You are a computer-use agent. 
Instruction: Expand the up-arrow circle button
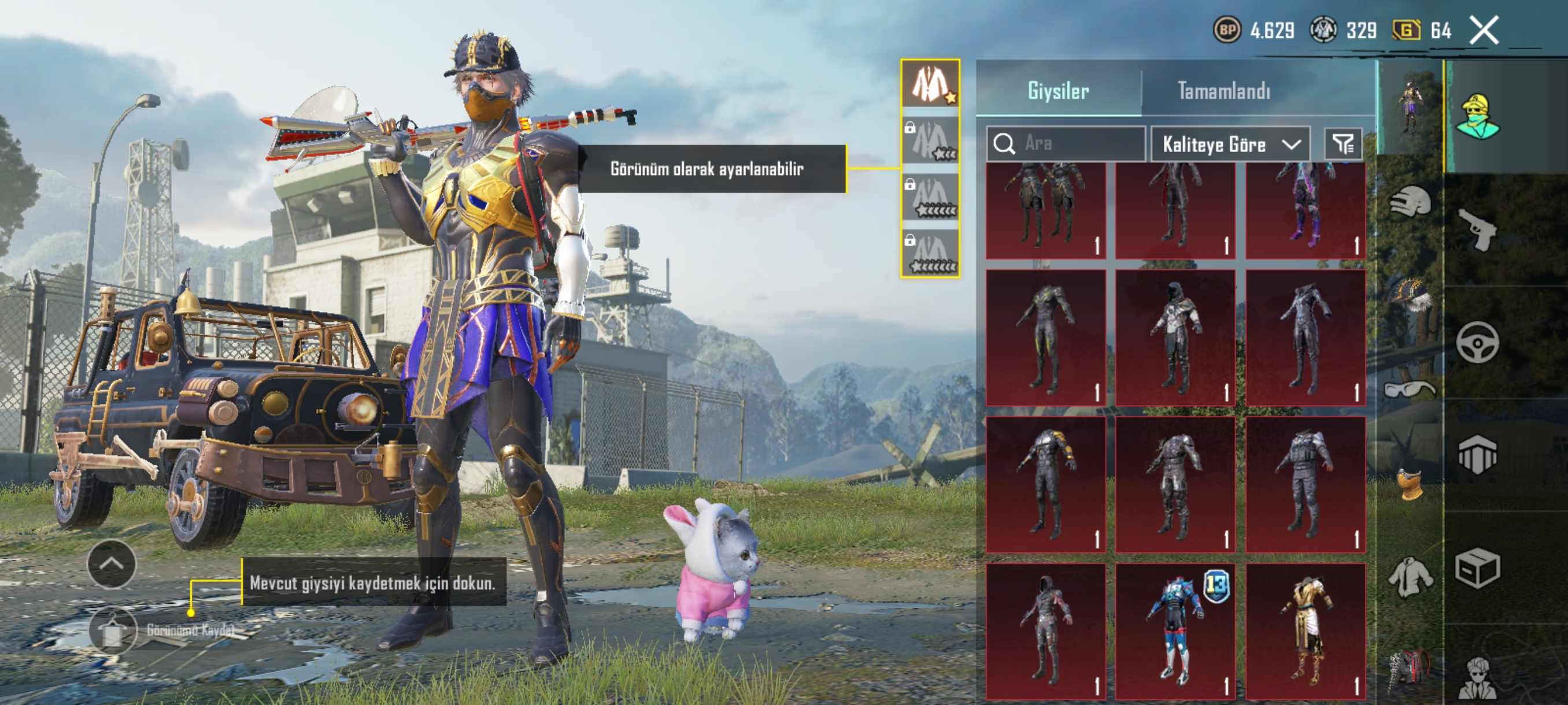[112, 564]
